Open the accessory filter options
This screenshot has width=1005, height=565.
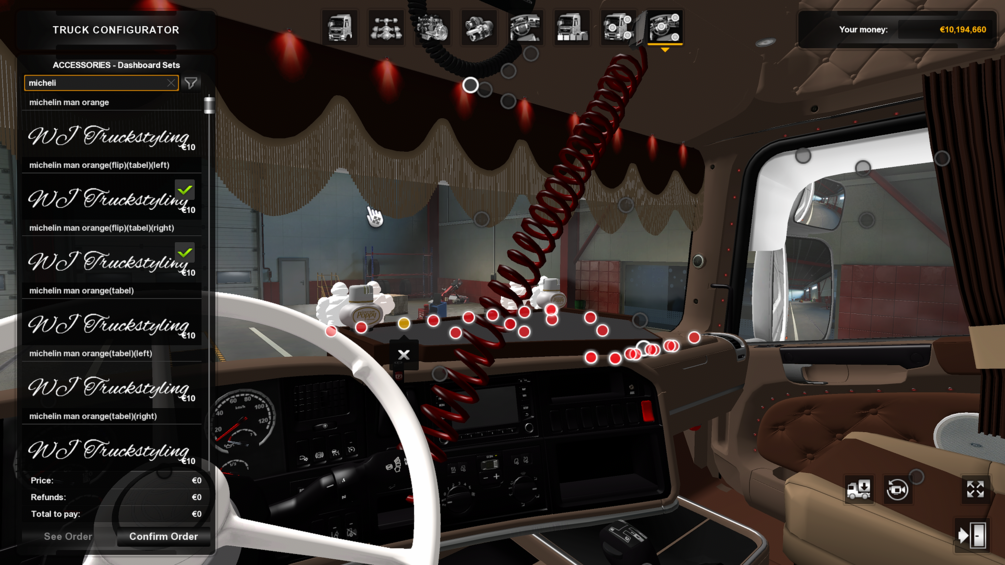(191, 84)
